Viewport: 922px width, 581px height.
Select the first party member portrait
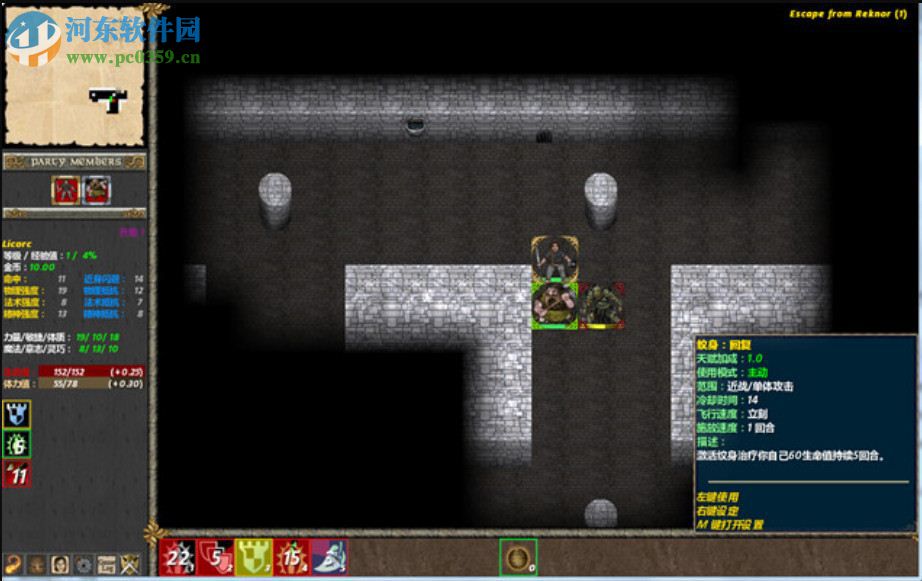pyautogui.click(x=66, y=189)
